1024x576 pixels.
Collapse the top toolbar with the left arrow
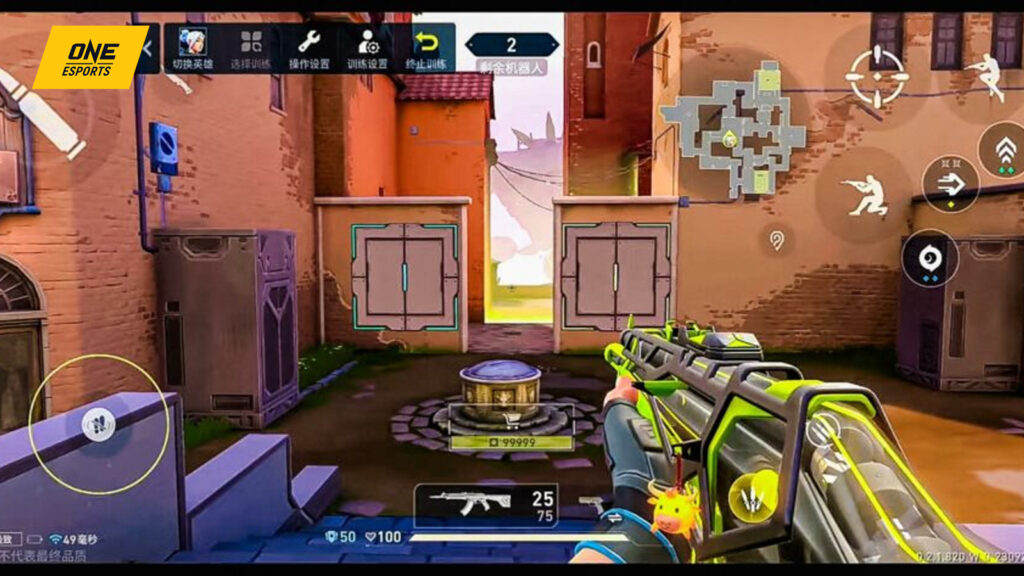pyautogui.click(x=148, y=46)
